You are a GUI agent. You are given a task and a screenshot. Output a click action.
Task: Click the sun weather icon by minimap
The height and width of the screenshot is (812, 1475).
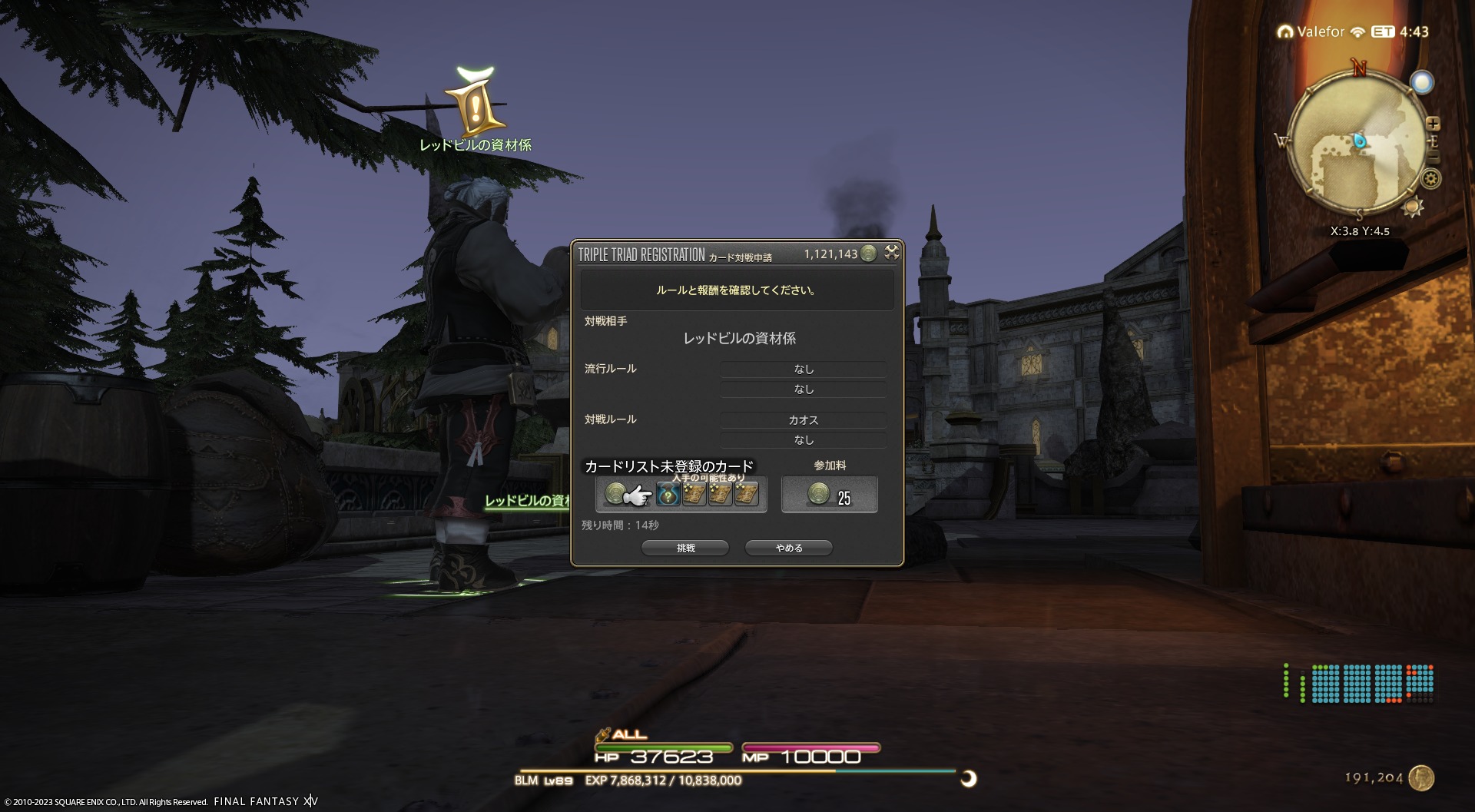tap(1413, 207)
